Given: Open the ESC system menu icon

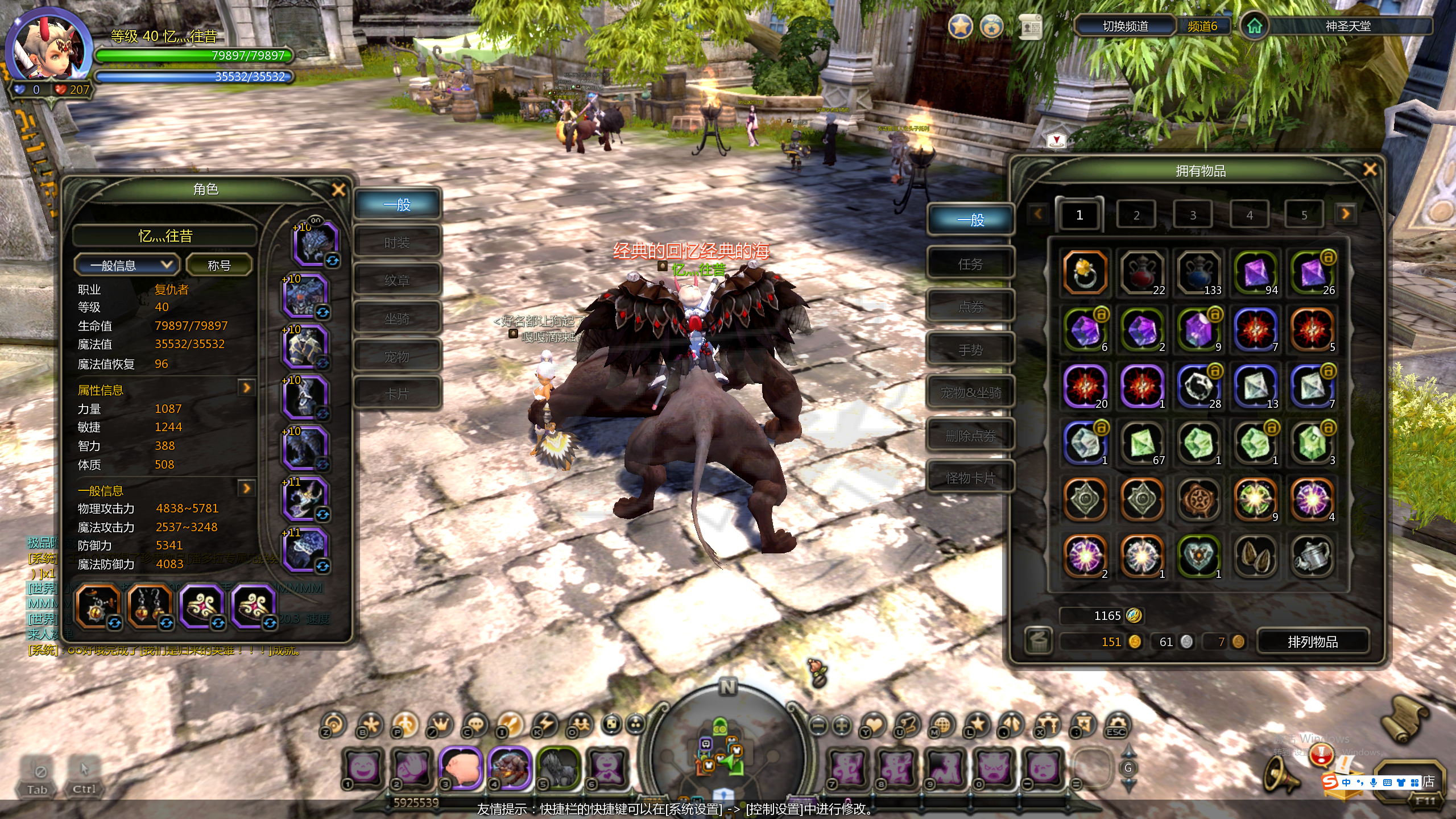Looking at the screenshot, I should coord(1116,725).
